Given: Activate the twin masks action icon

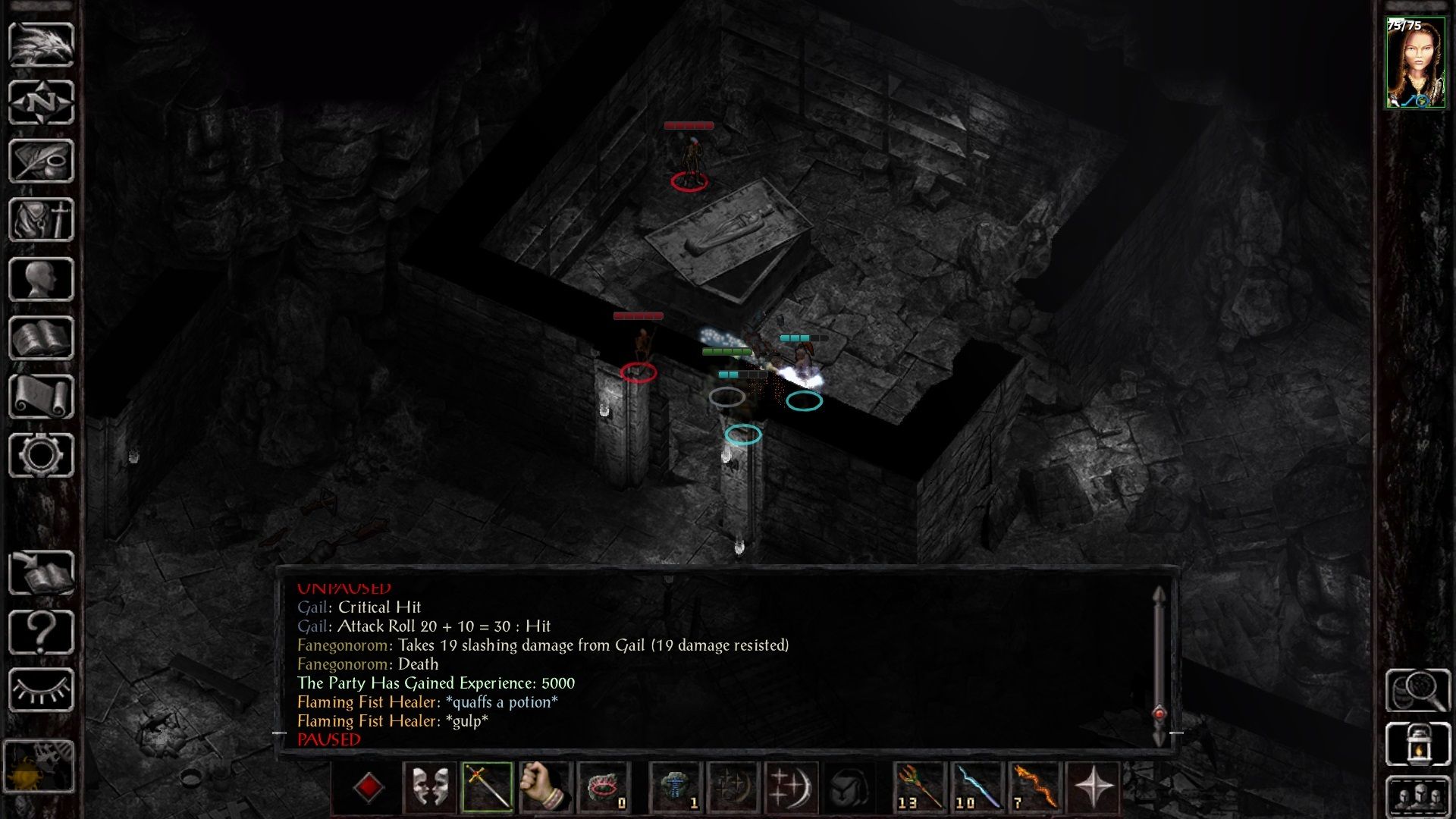Looking at the screenshot, I should pyautogui.click(x=429, y=787).
